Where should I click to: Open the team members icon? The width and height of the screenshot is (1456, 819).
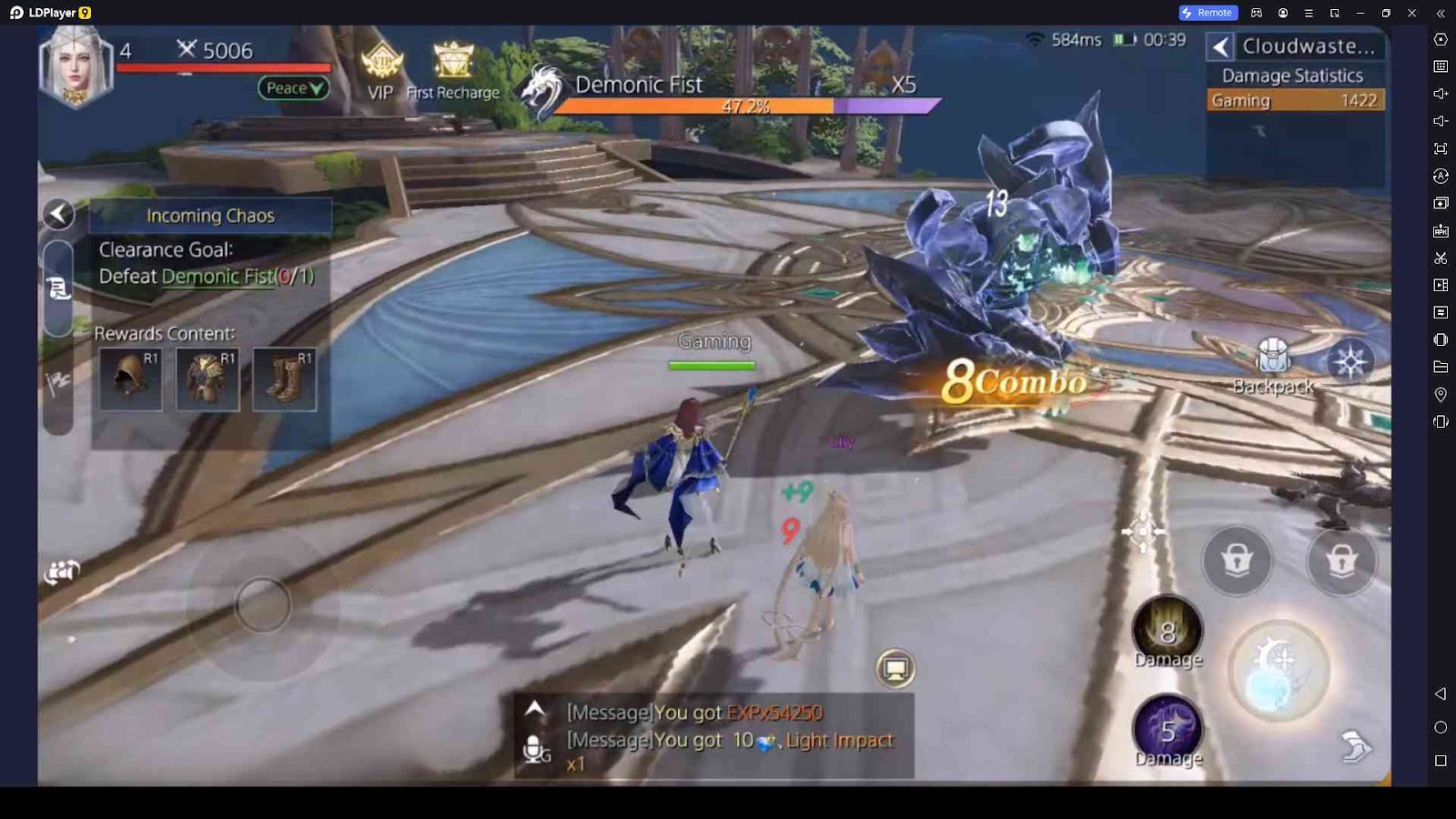(62, 571)
